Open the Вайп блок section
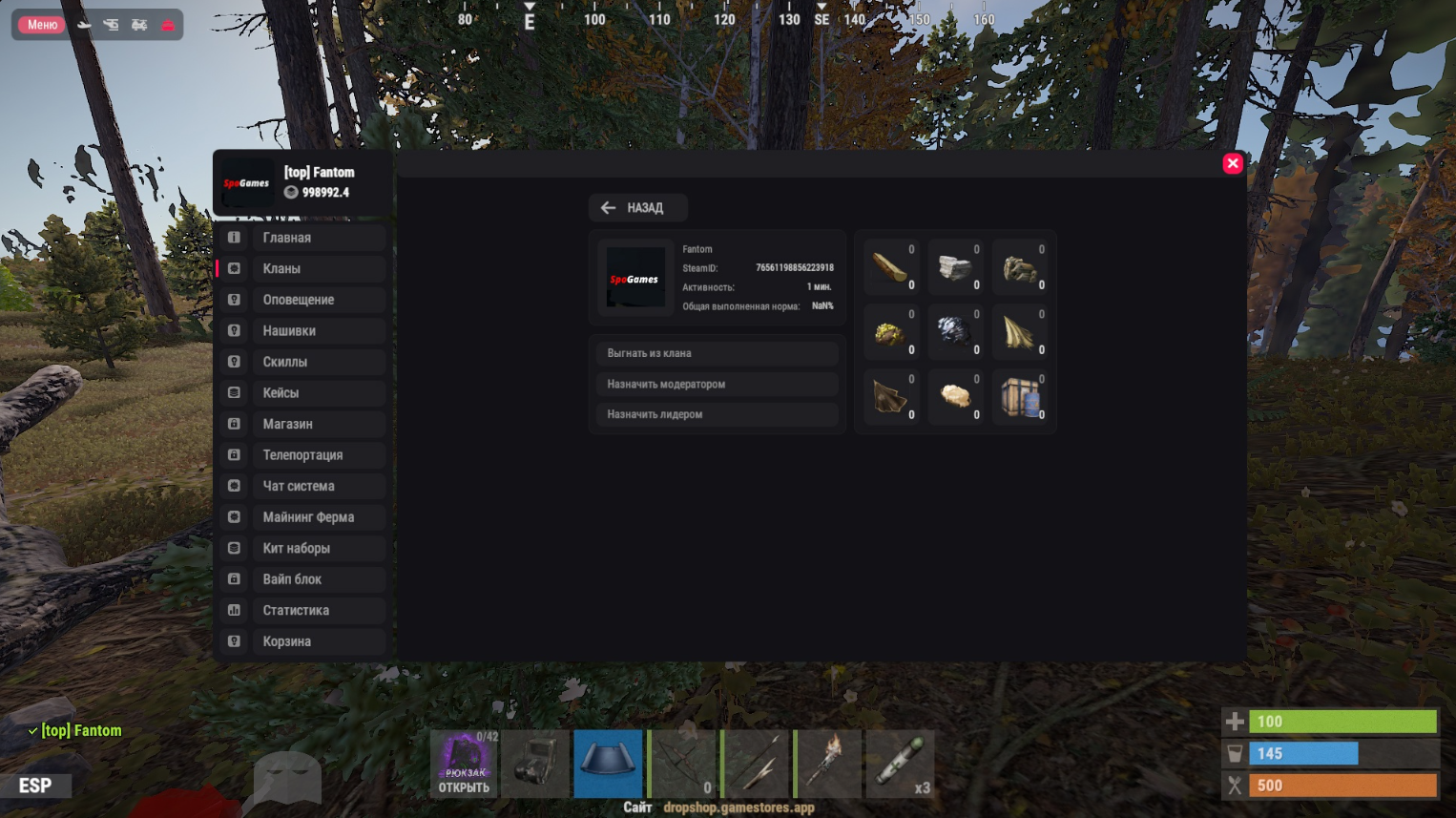This screenshot has height=818, width=1456. click(302, 578)
